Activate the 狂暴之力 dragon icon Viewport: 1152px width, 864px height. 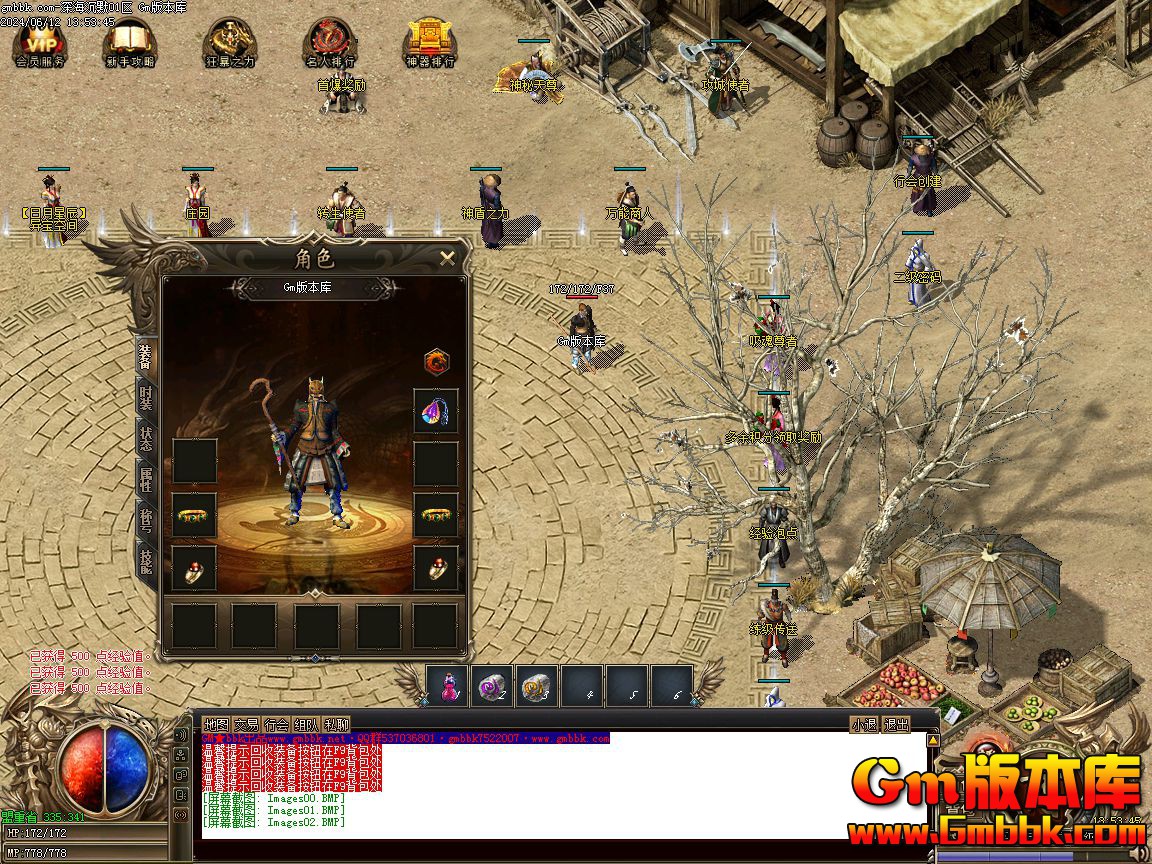[x=229, y=43]
